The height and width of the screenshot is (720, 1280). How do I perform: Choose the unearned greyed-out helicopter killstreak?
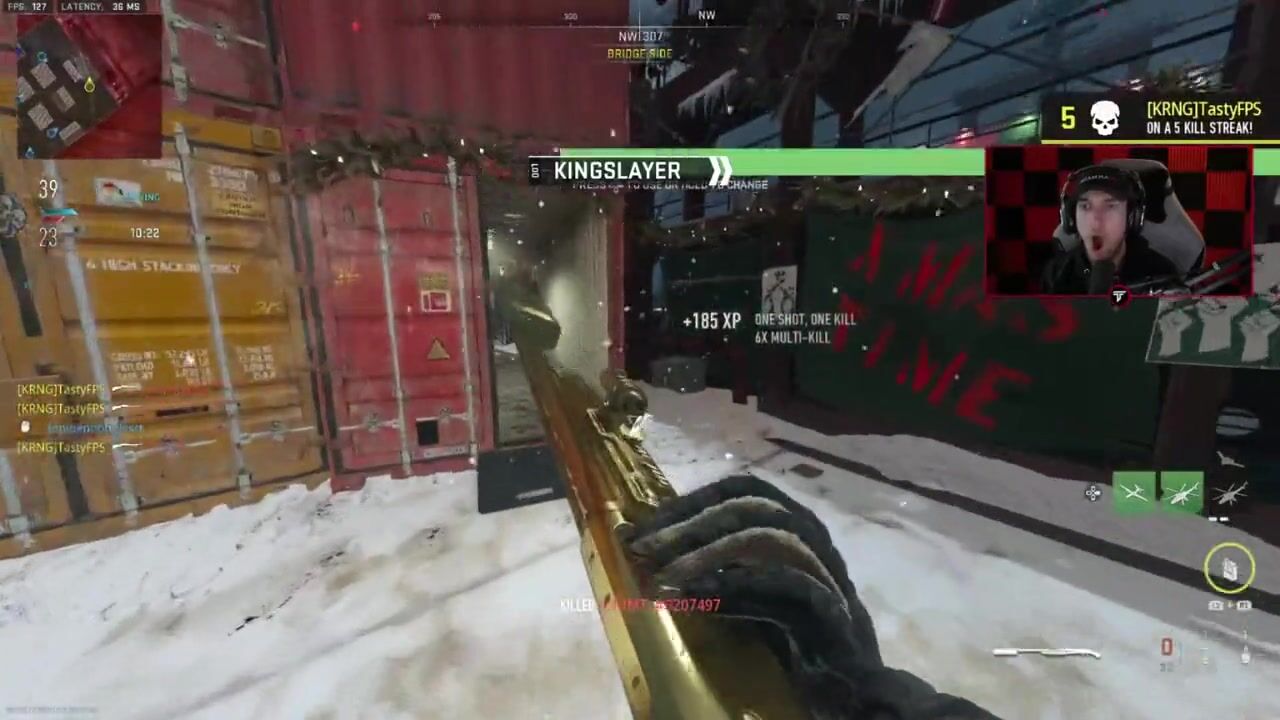1230,493
